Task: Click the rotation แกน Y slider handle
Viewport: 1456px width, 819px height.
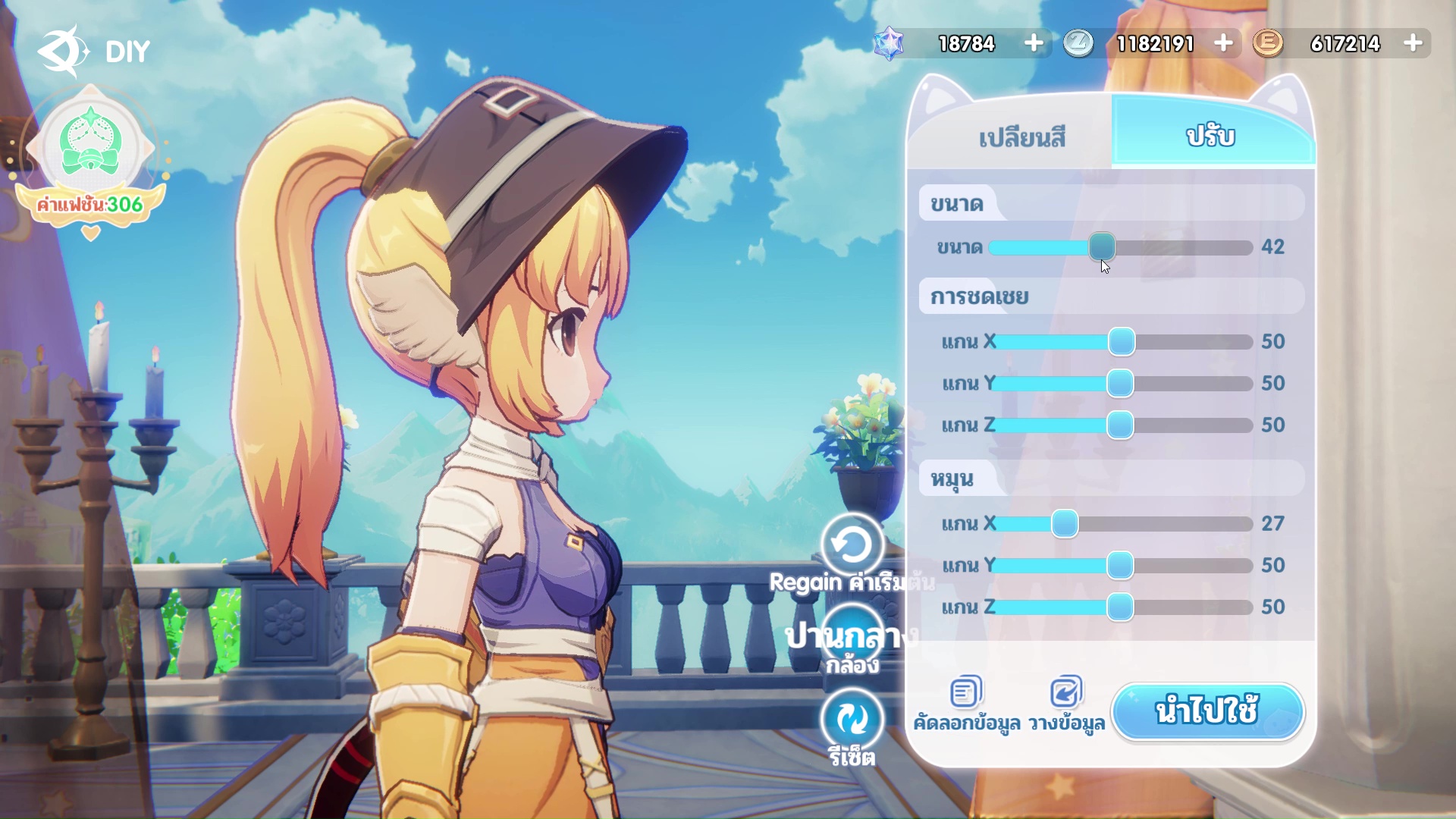Action: [x=1120, y=565]
